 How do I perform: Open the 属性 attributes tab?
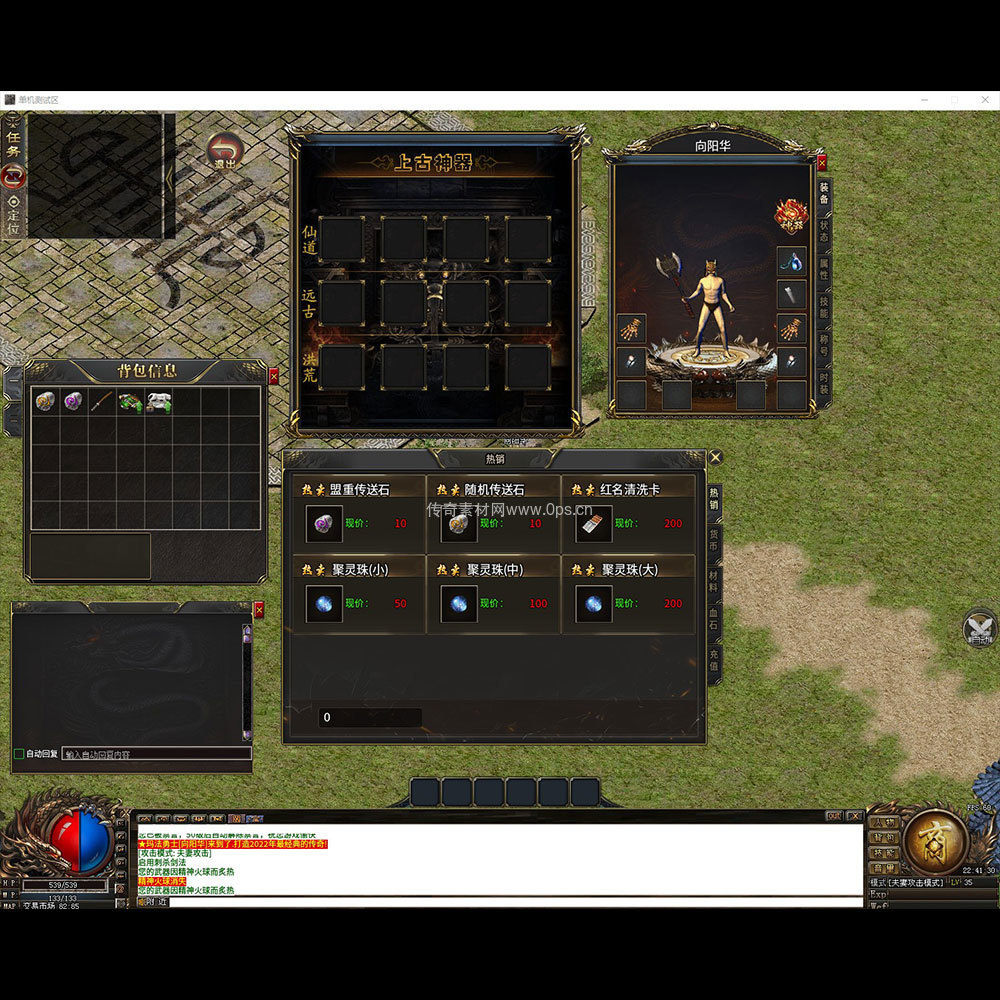point(823,270)
